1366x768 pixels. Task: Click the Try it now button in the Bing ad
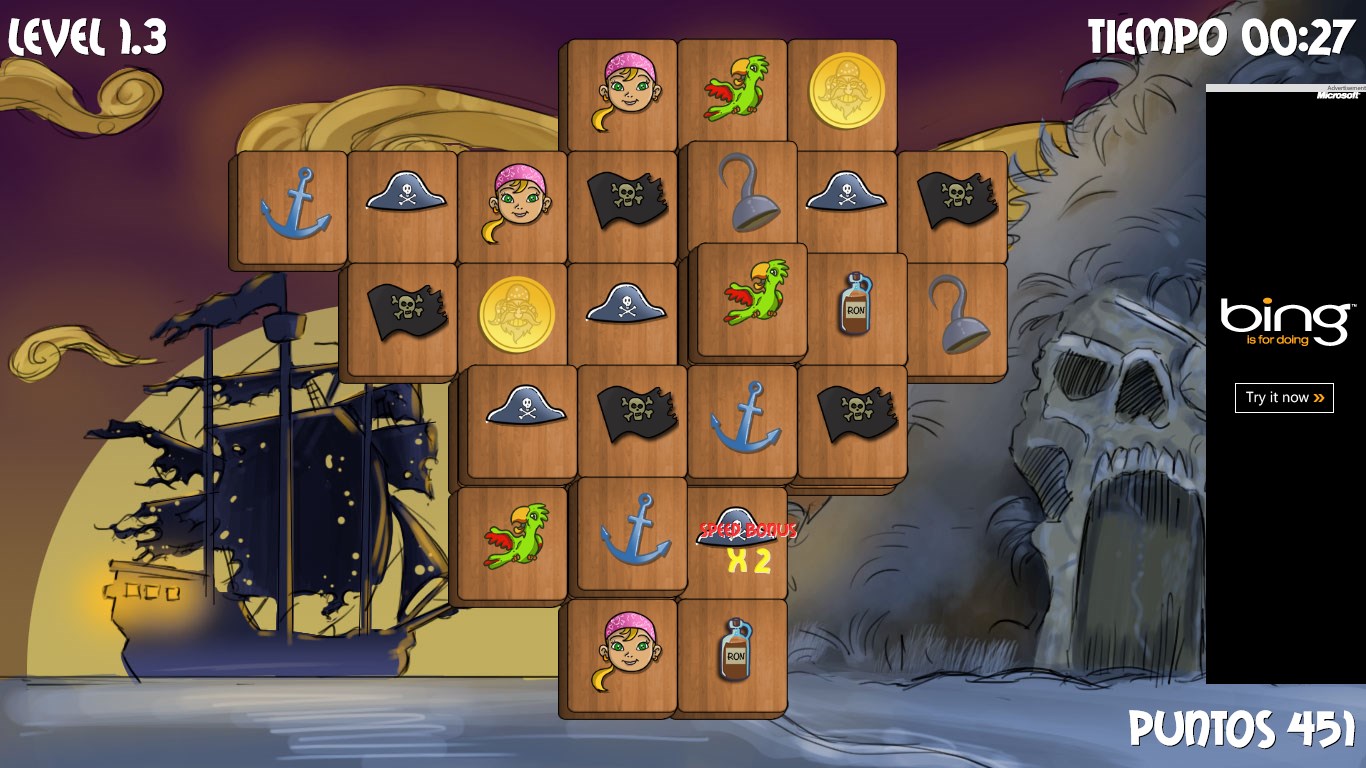tap(1284, 397)
